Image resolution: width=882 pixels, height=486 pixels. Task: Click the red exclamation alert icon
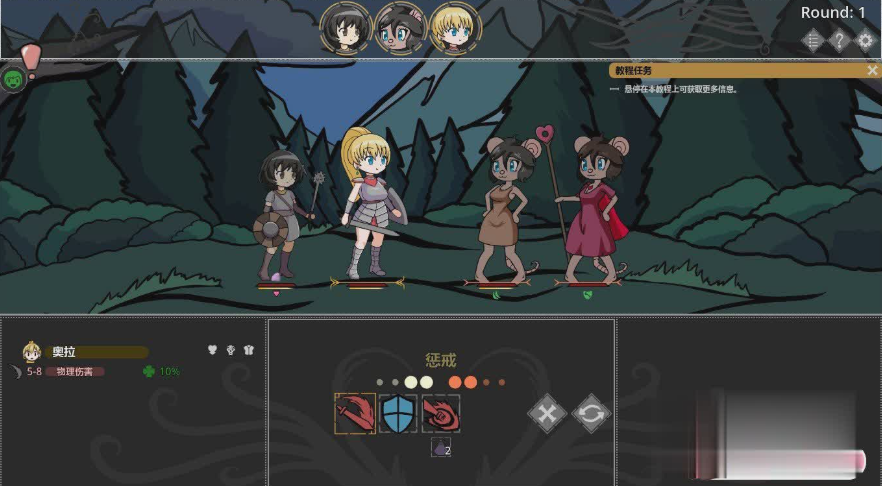pyautogui.click(x=31, y=58)
